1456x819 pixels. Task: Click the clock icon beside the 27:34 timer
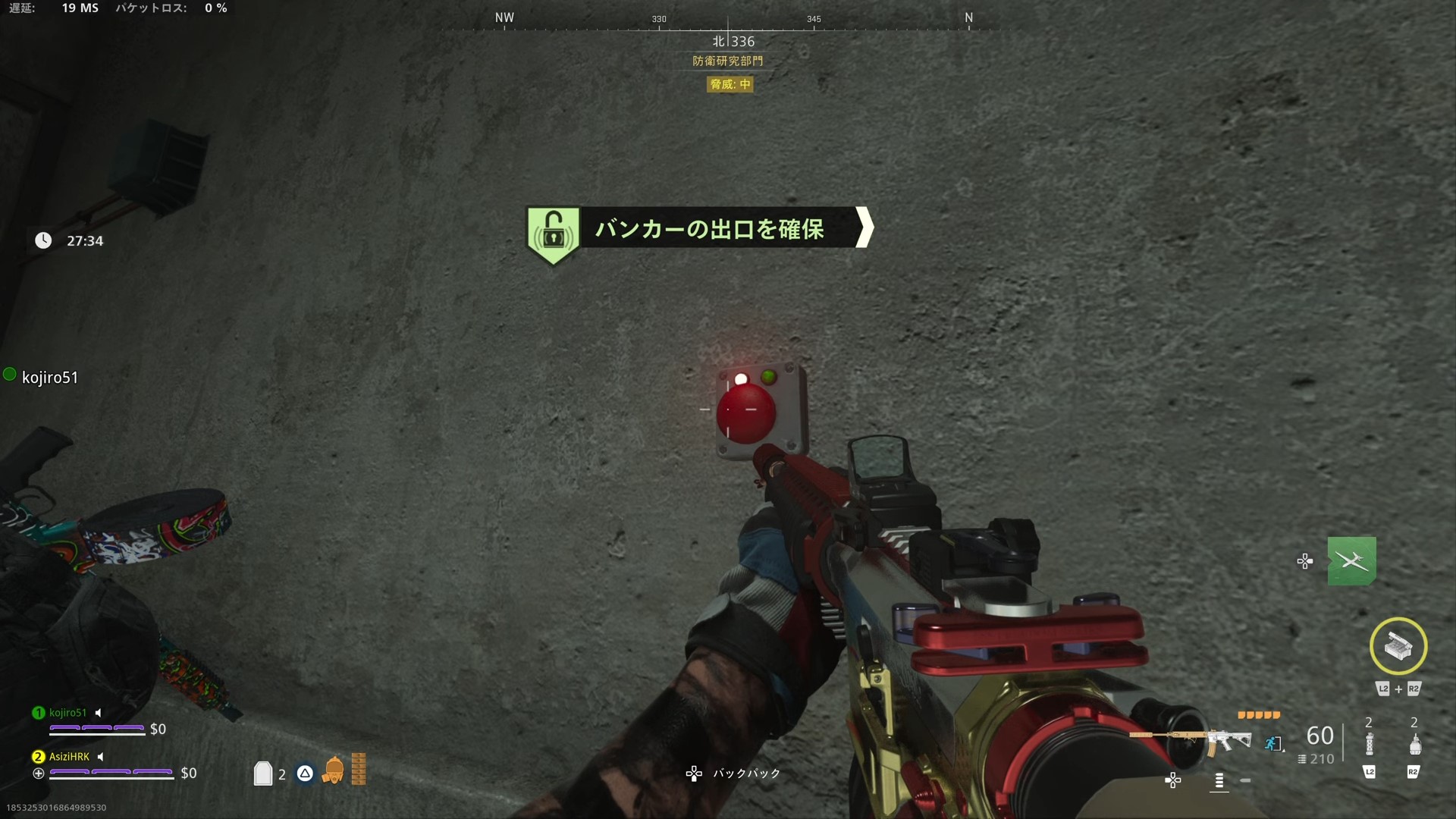tap(43, 240)
